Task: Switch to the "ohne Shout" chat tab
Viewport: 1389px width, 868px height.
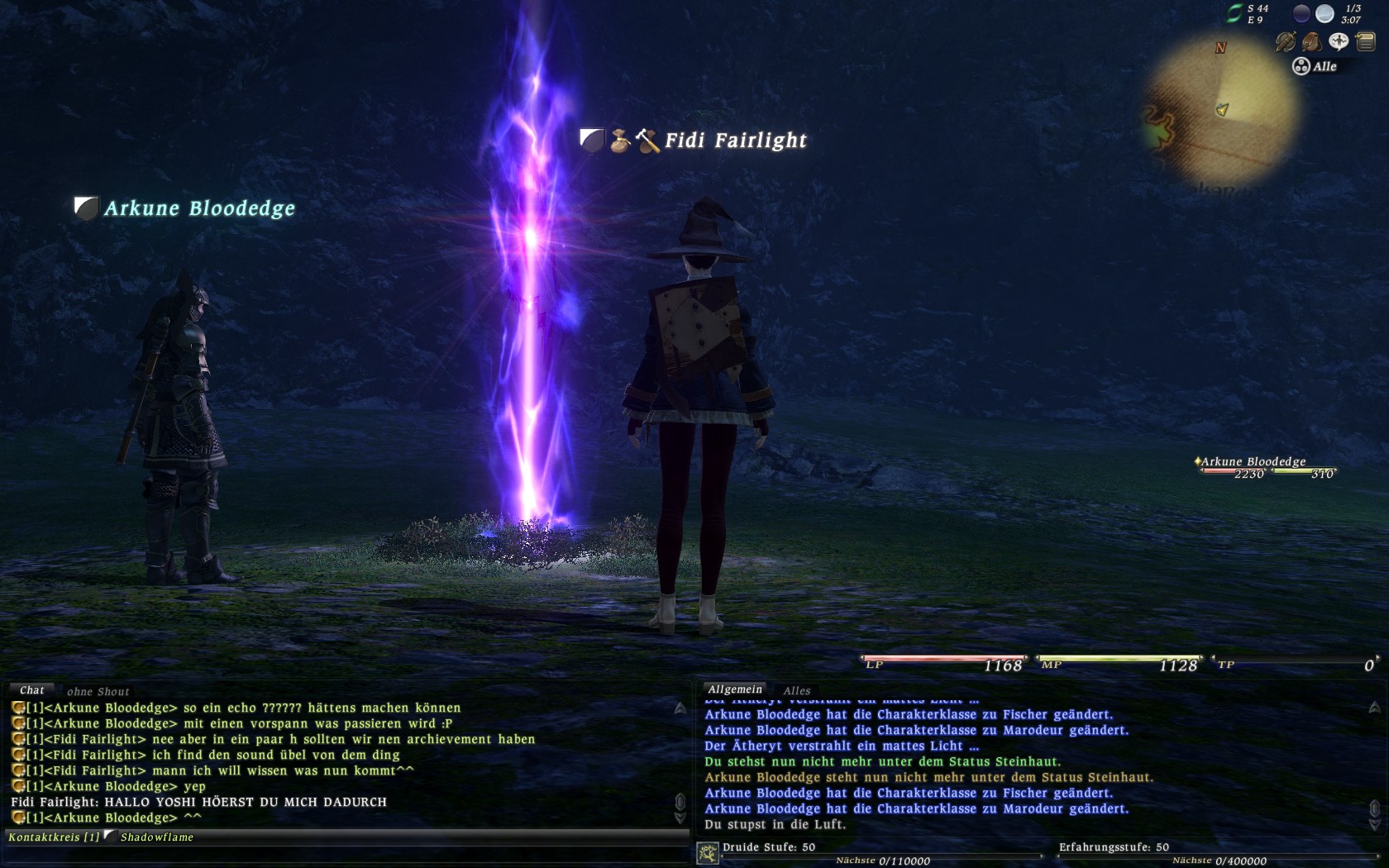Action: [98, 692]
